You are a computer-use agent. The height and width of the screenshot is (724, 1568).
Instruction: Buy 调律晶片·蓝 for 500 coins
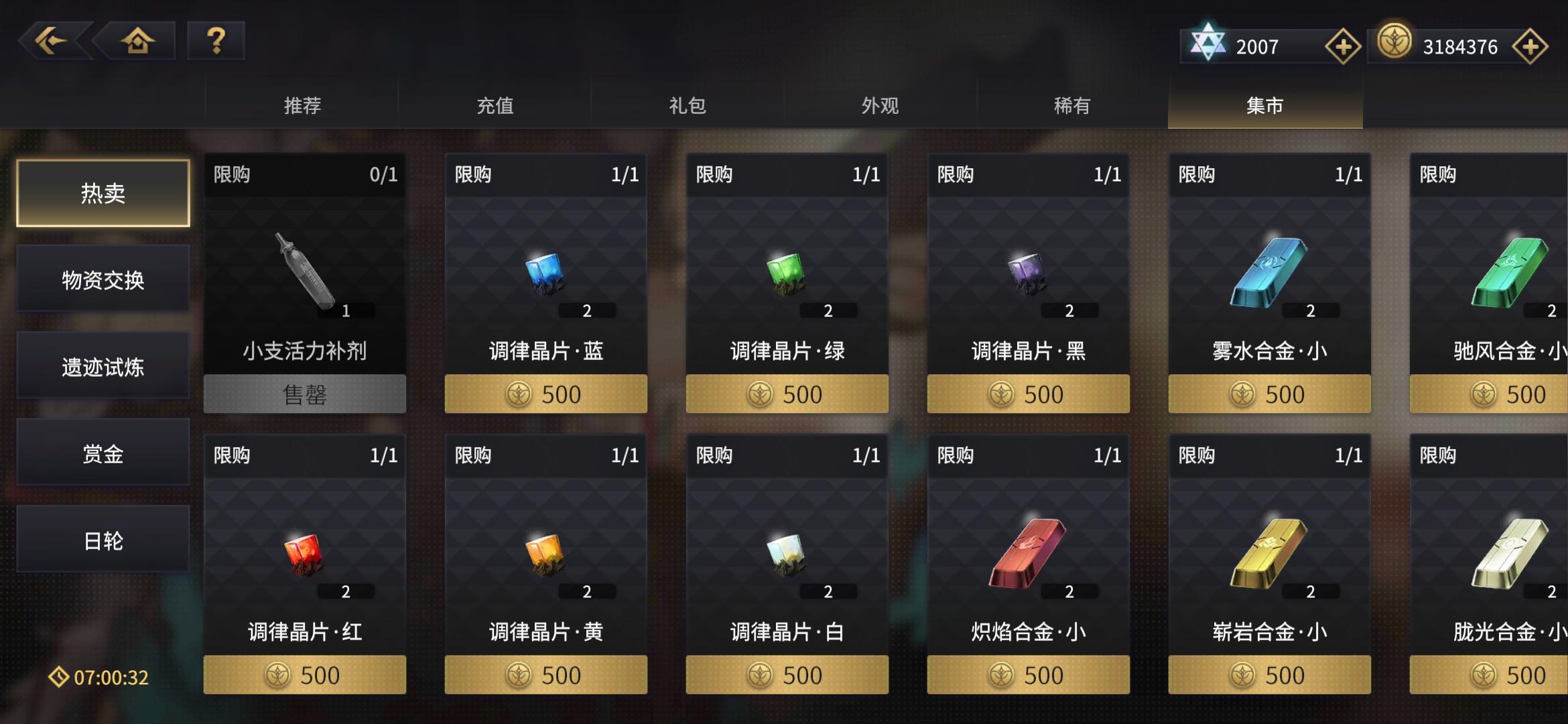pyautogui.click(x=545, y=394)
